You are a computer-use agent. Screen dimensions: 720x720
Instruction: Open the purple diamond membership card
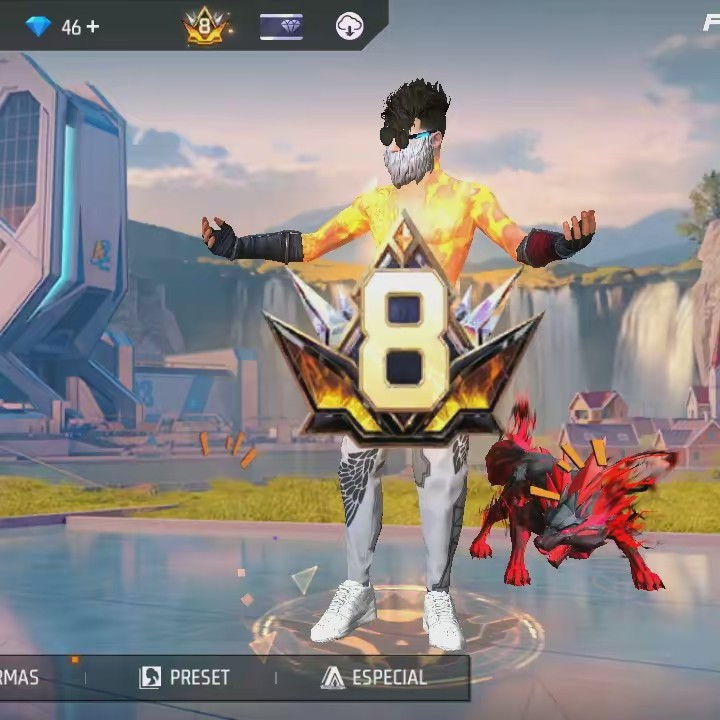click(281, 27)
